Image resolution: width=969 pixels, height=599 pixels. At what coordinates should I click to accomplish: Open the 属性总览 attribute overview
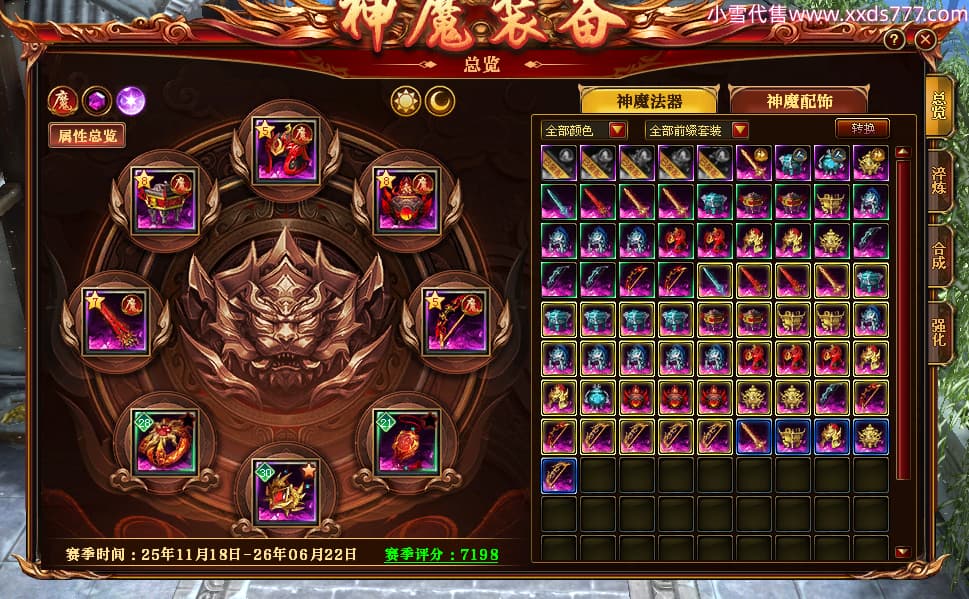(x=87, y=136)
